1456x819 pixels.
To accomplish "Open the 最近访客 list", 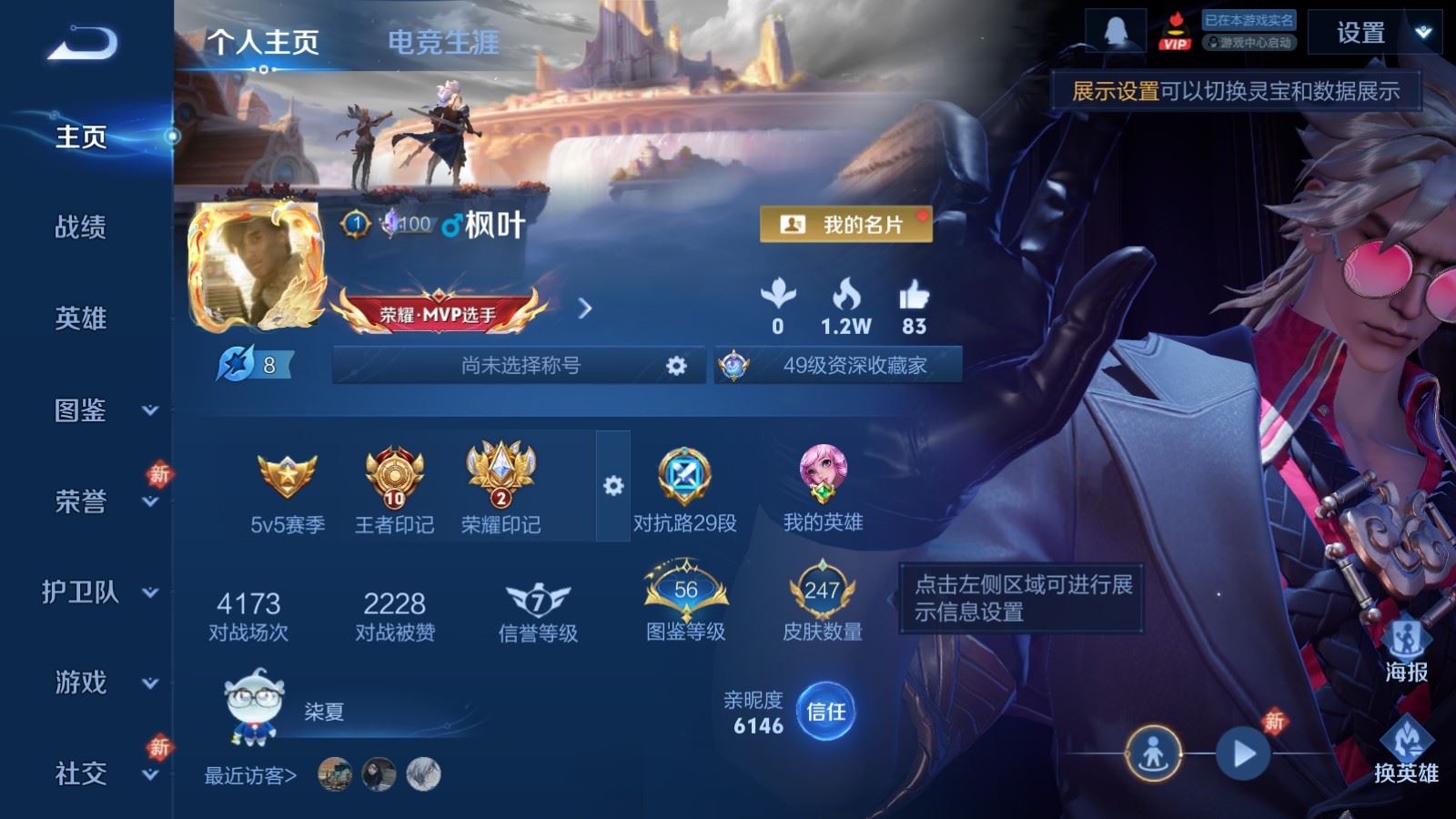I will (250, 775).
